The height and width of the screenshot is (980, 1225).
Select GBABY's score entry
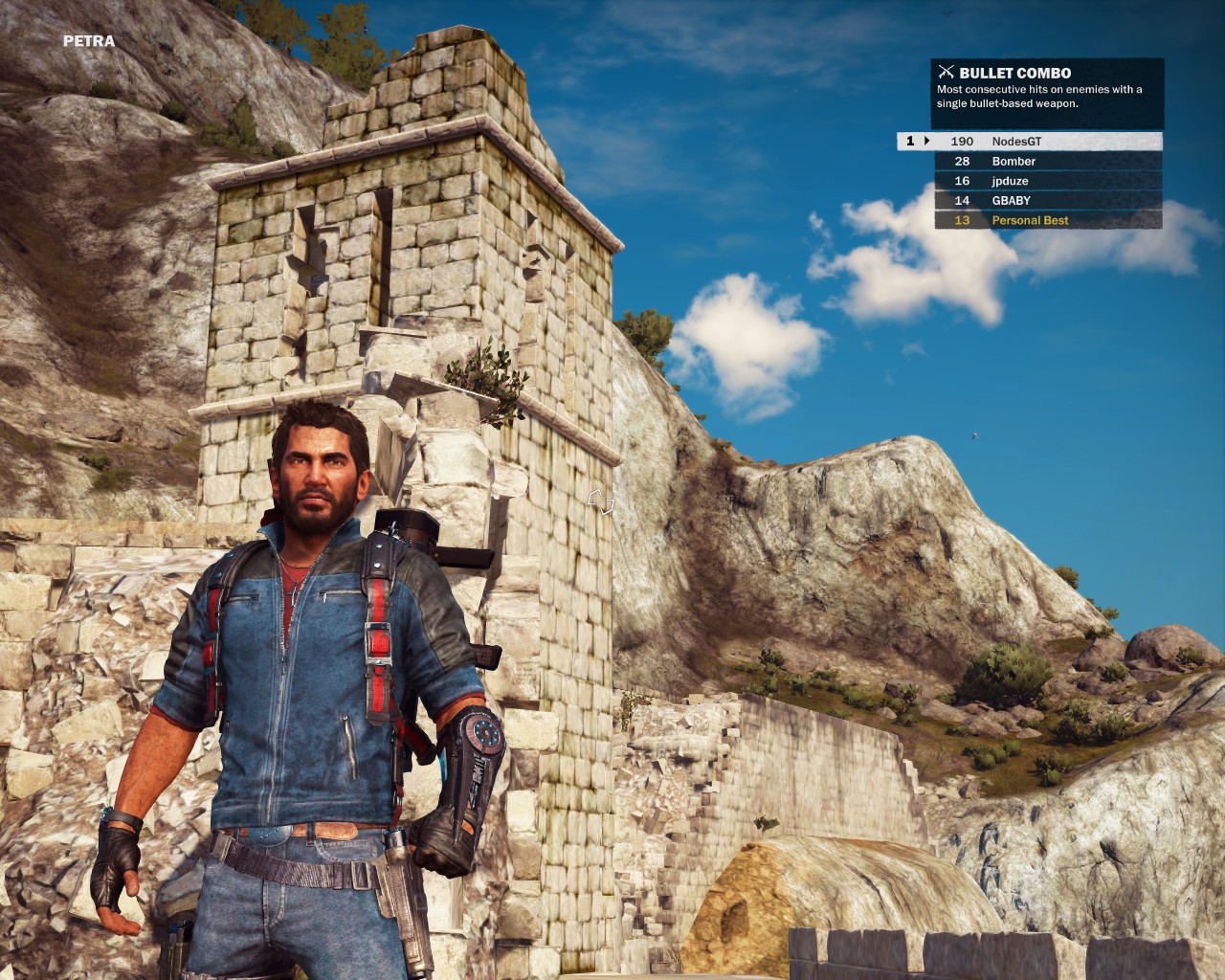coord(1048,200)
